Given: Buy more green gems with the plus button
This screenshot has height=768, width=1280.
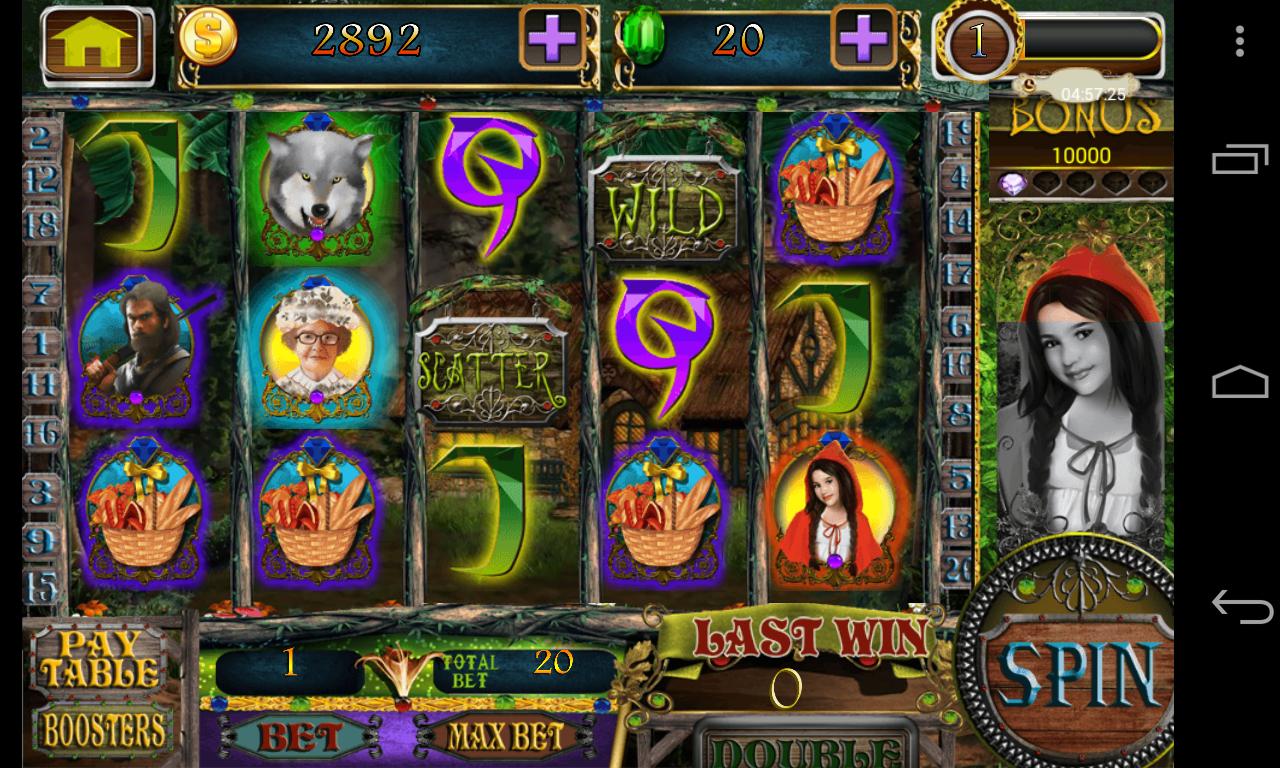Looking at the screenshot, I should point(864,41).
